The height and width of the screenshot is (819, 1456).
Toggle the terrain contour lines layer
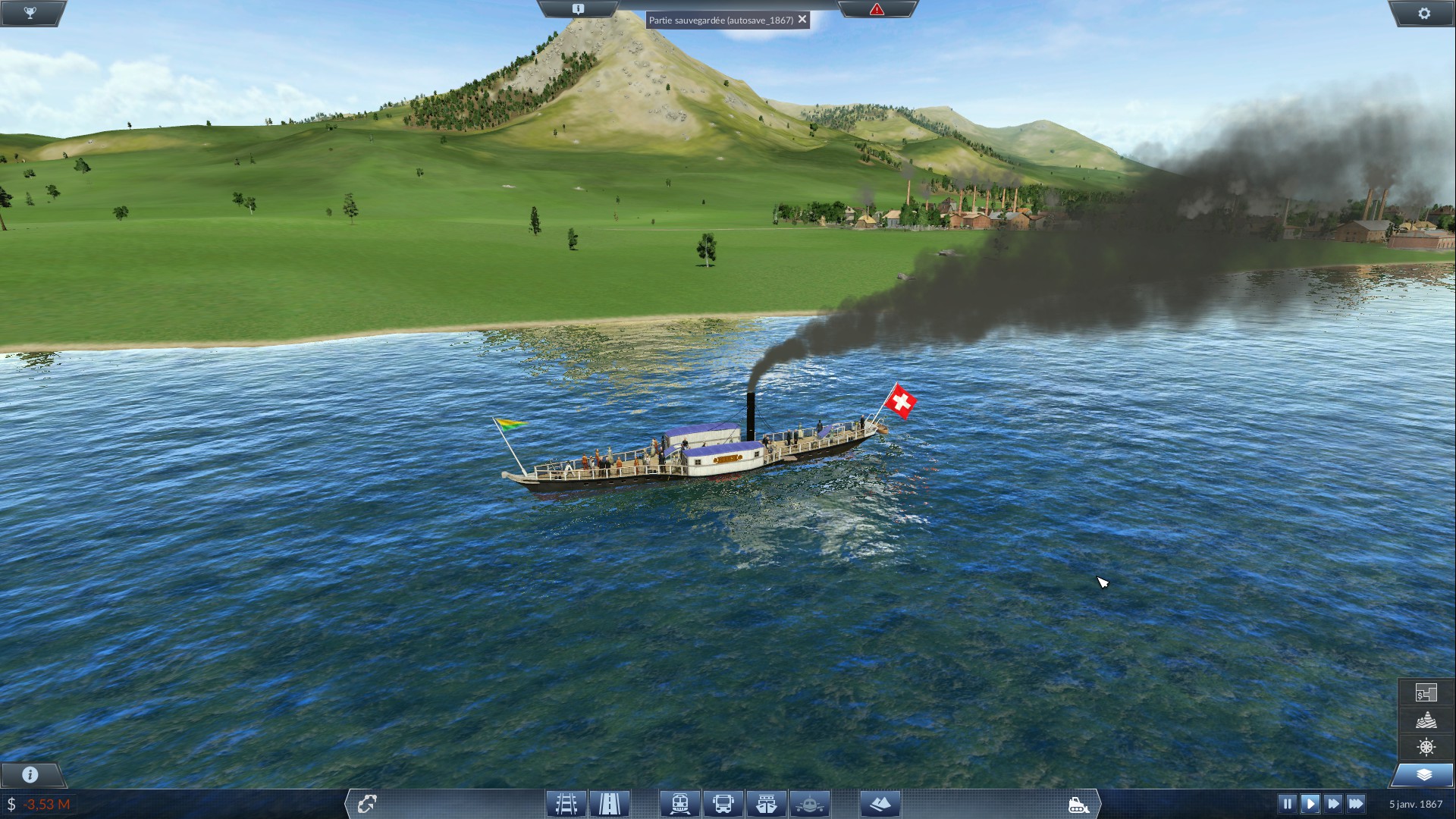[1426, 720]
